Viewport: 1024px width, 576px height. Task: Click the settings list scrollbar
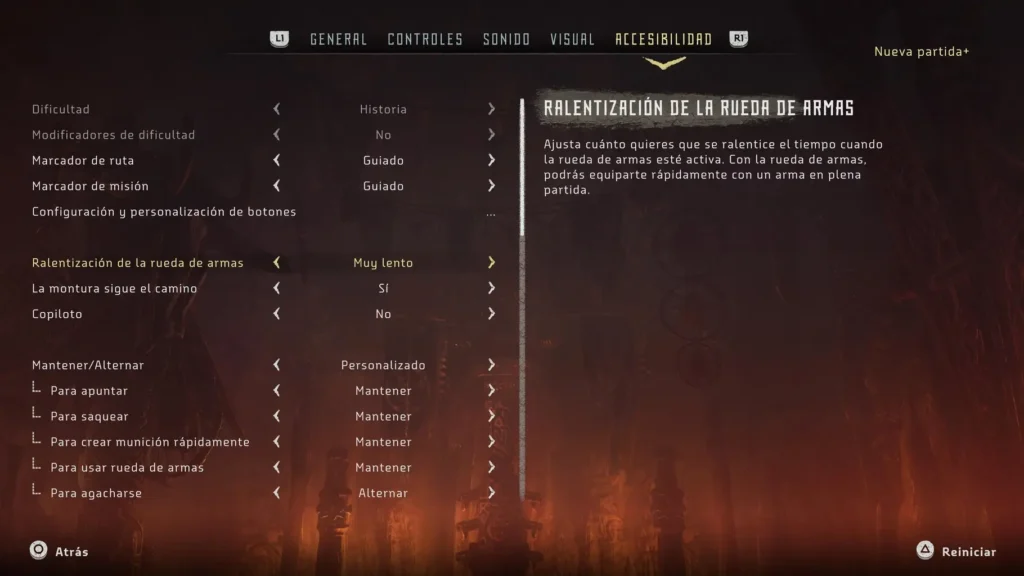pyautogui.click(x=521, y=170)
